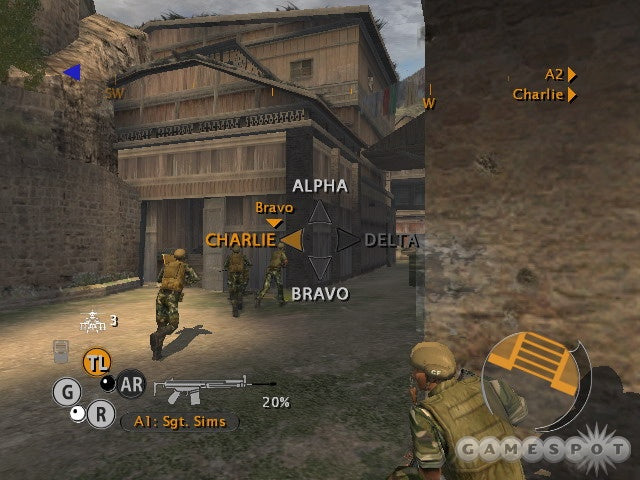640x480 pixels.
Task: Select BRAVO at the wheel's bottom
Action: click(x=320, y=294)
